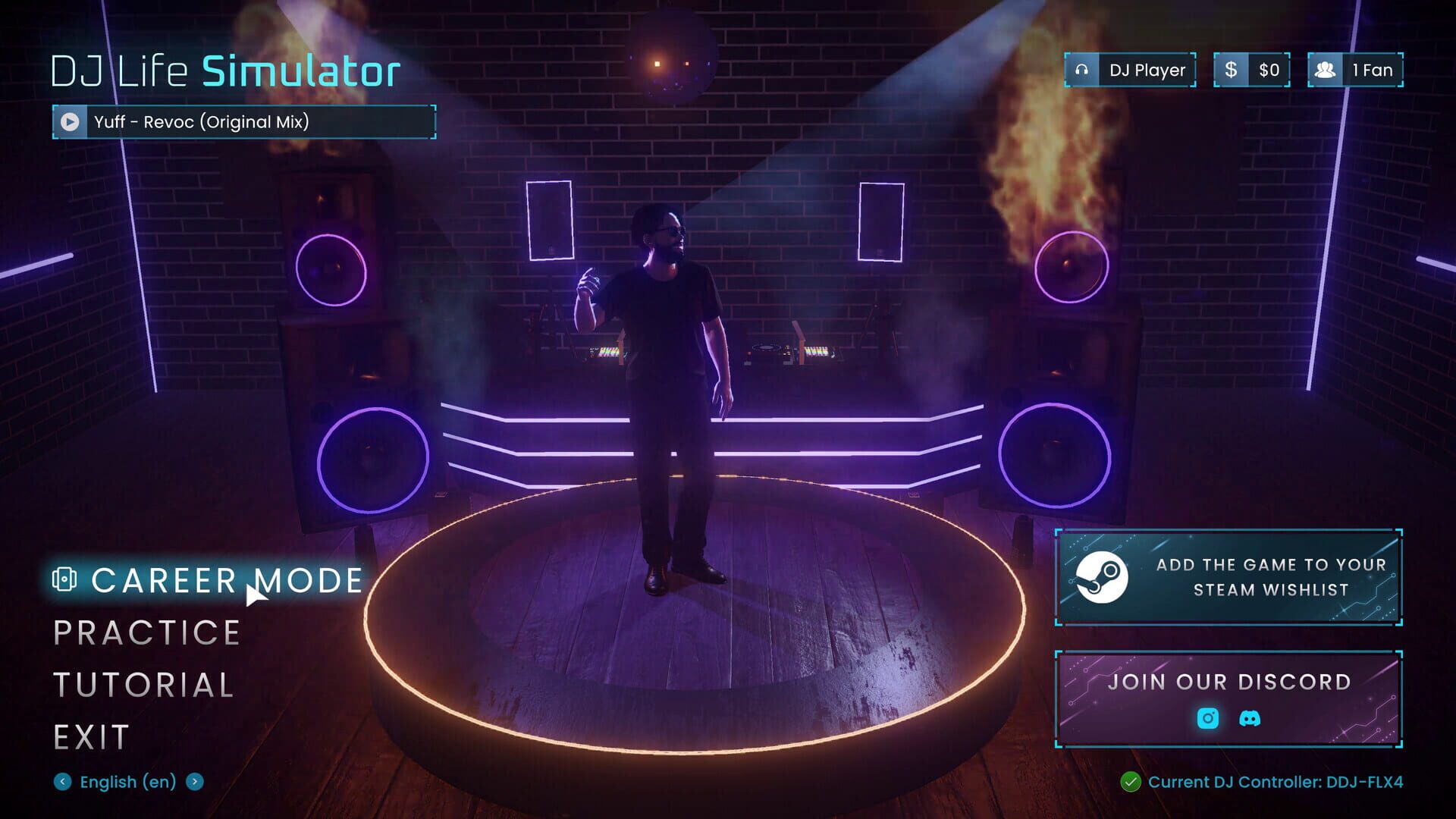1456x819 pixels.
Task: Click the right arrow next to English (en)
Action: [x=195, y=782]
